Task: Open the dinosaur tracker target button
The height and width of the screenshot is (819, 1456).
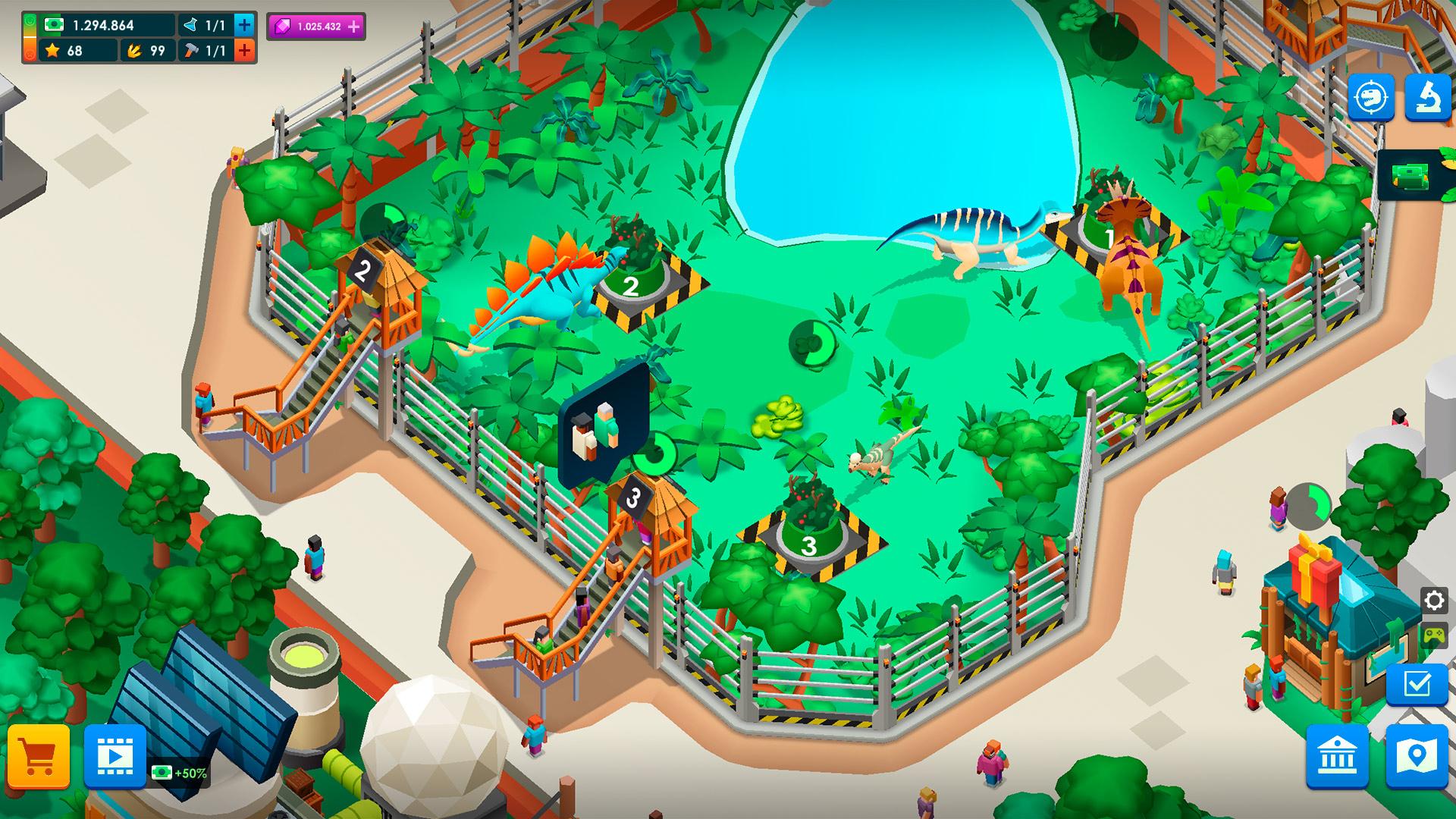Action: (1371, 97)
